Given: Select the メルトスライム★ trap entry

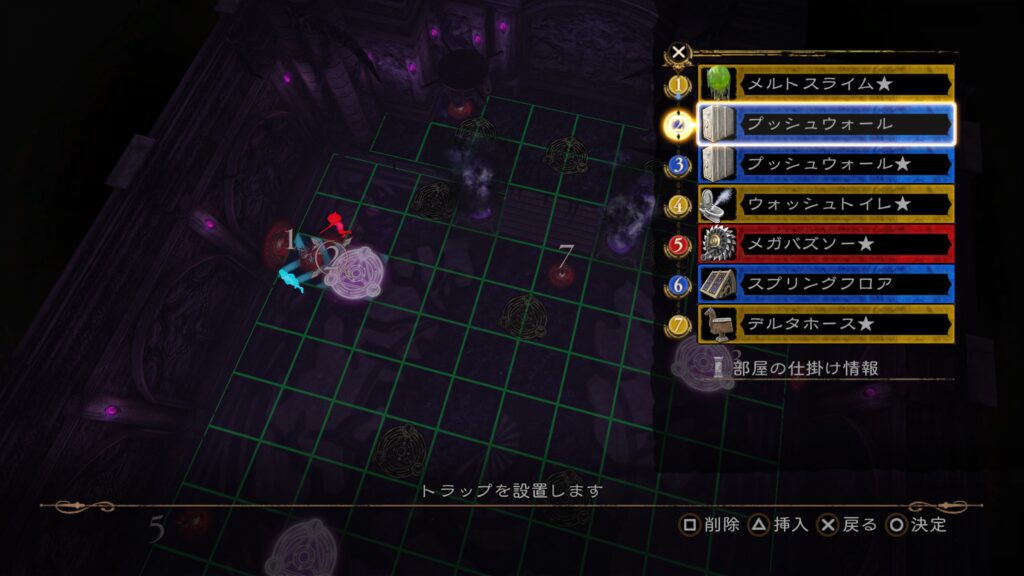Looking at the screenshot, I should point(824,84).
